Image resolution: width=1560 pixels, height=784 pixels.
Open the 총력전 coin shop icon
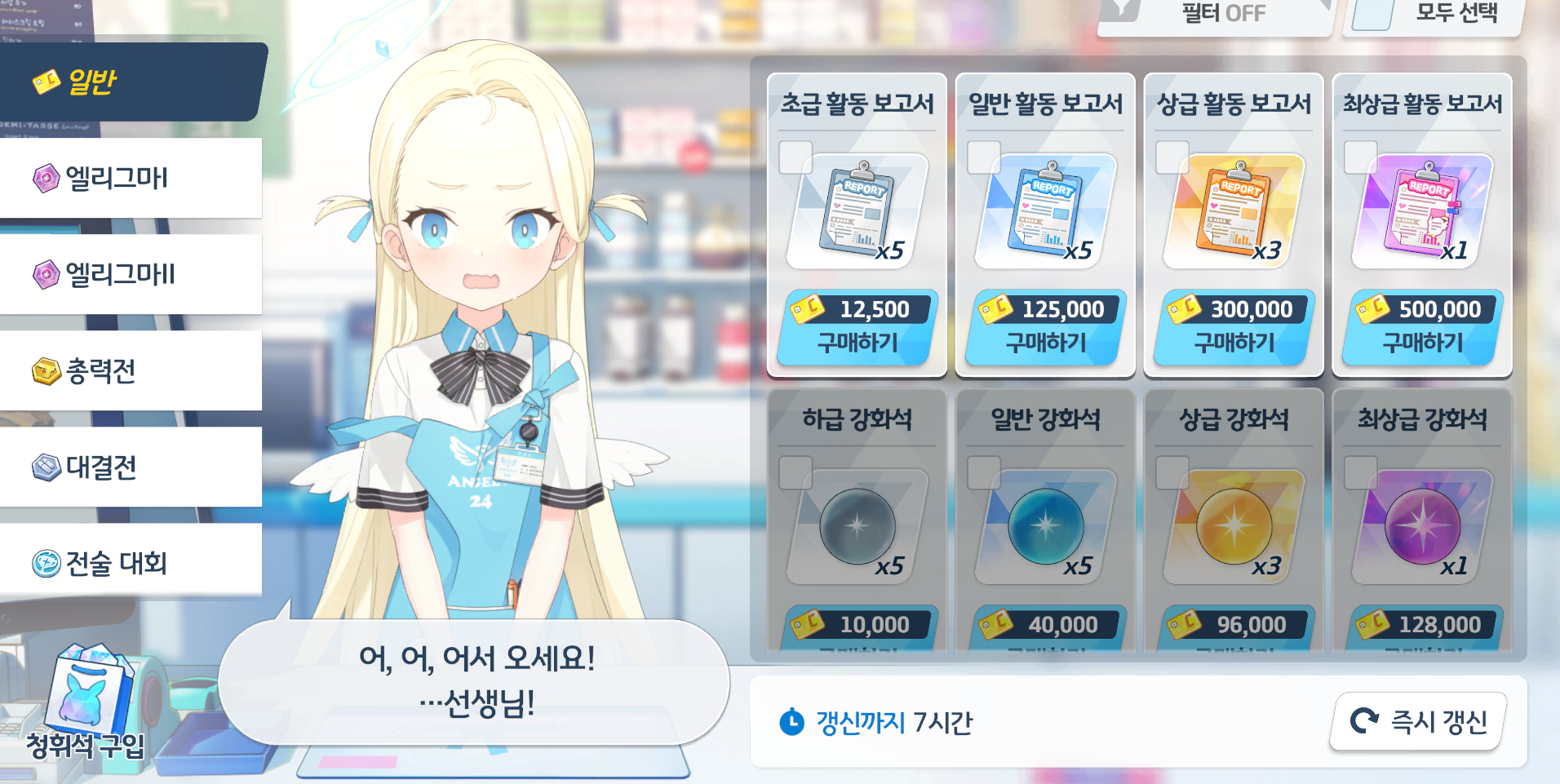pyautogui.click(x=47, y=370)
